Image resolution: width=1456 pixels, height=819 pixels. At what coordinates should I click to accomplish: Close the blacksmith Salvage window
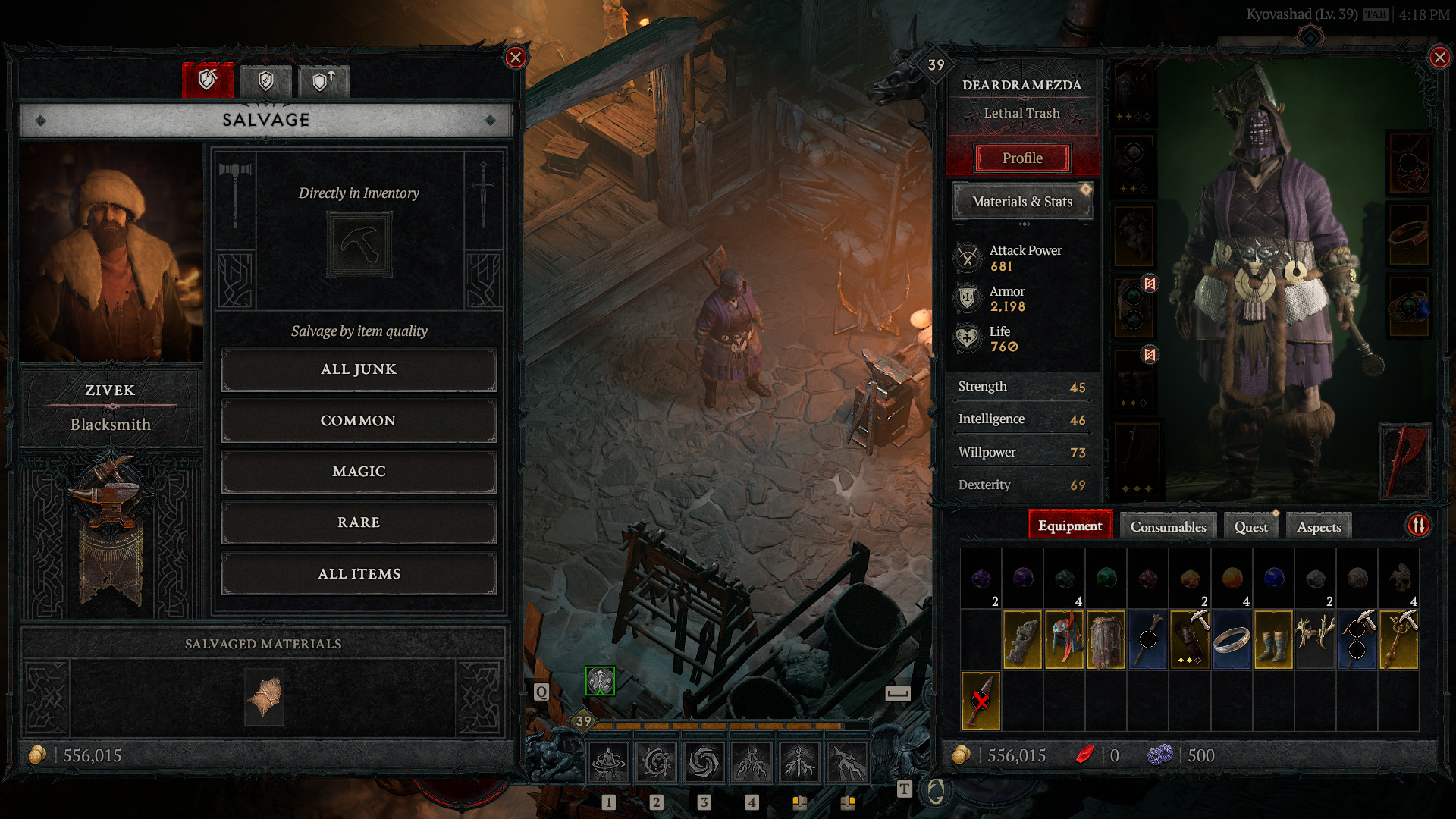click(516, 58)
